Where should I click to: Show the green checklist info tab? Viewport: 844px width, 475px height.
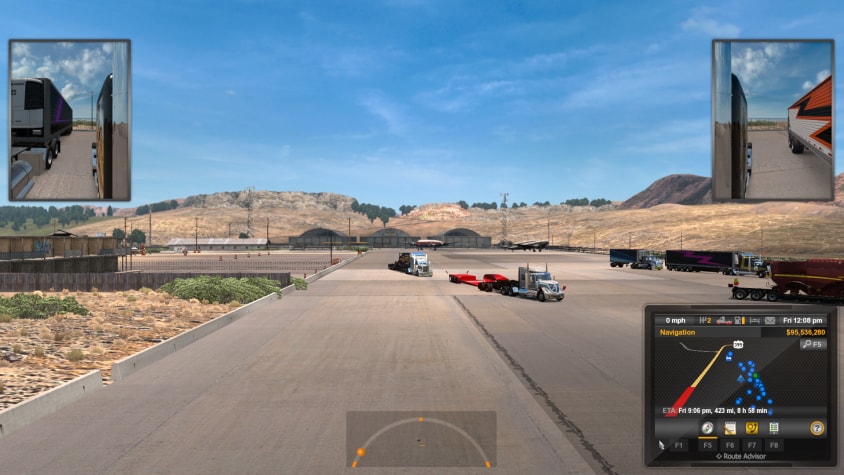773,427
